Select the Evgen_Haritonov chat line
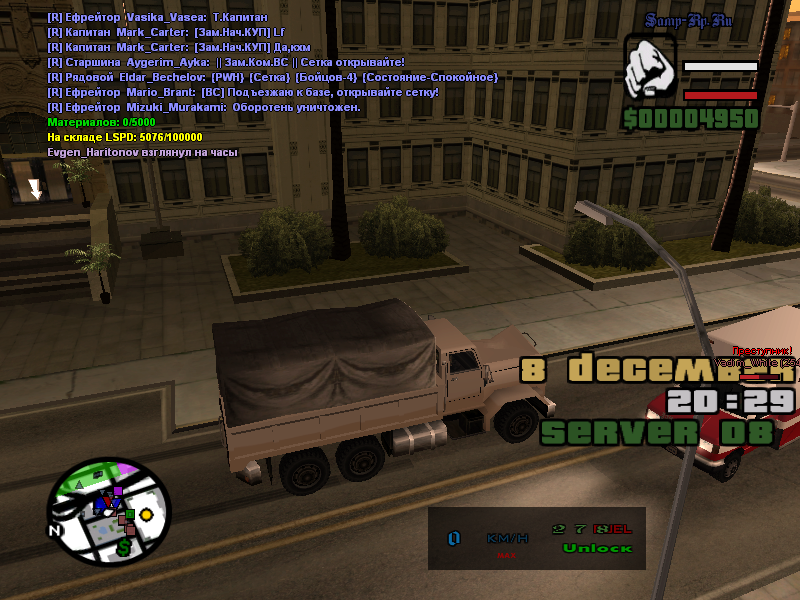The height and width of the screenshot is (600, 800). pyautogui.click(x=142, y=152)
